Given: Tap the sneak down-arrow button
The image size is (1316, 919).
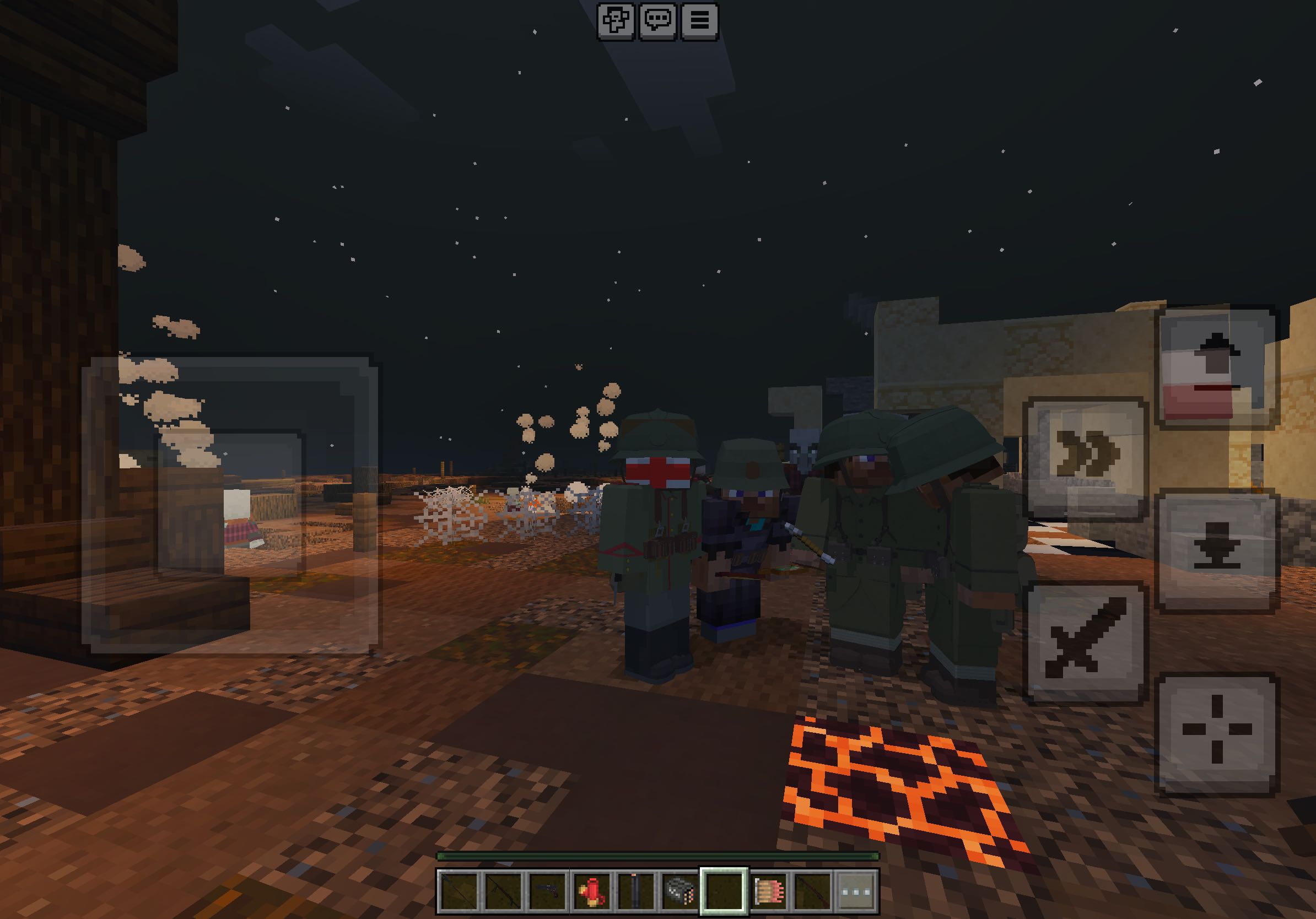Looking at the screenshot, I should click(x=1216, y=550).
